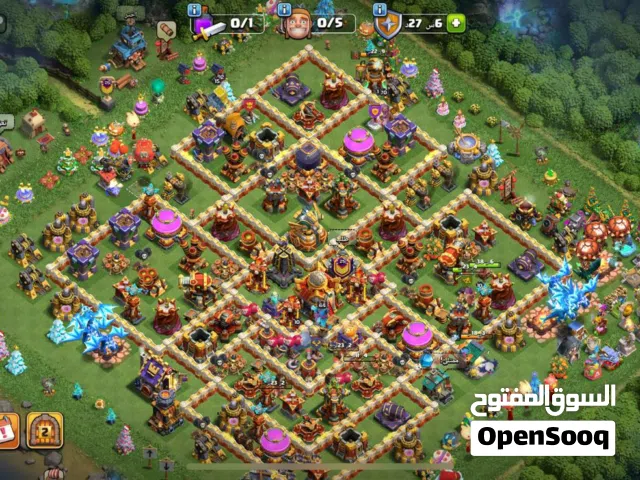This screenshot has height=480, width=640.
Task: Open the calendar events button
Action: [x=7, y=430]
